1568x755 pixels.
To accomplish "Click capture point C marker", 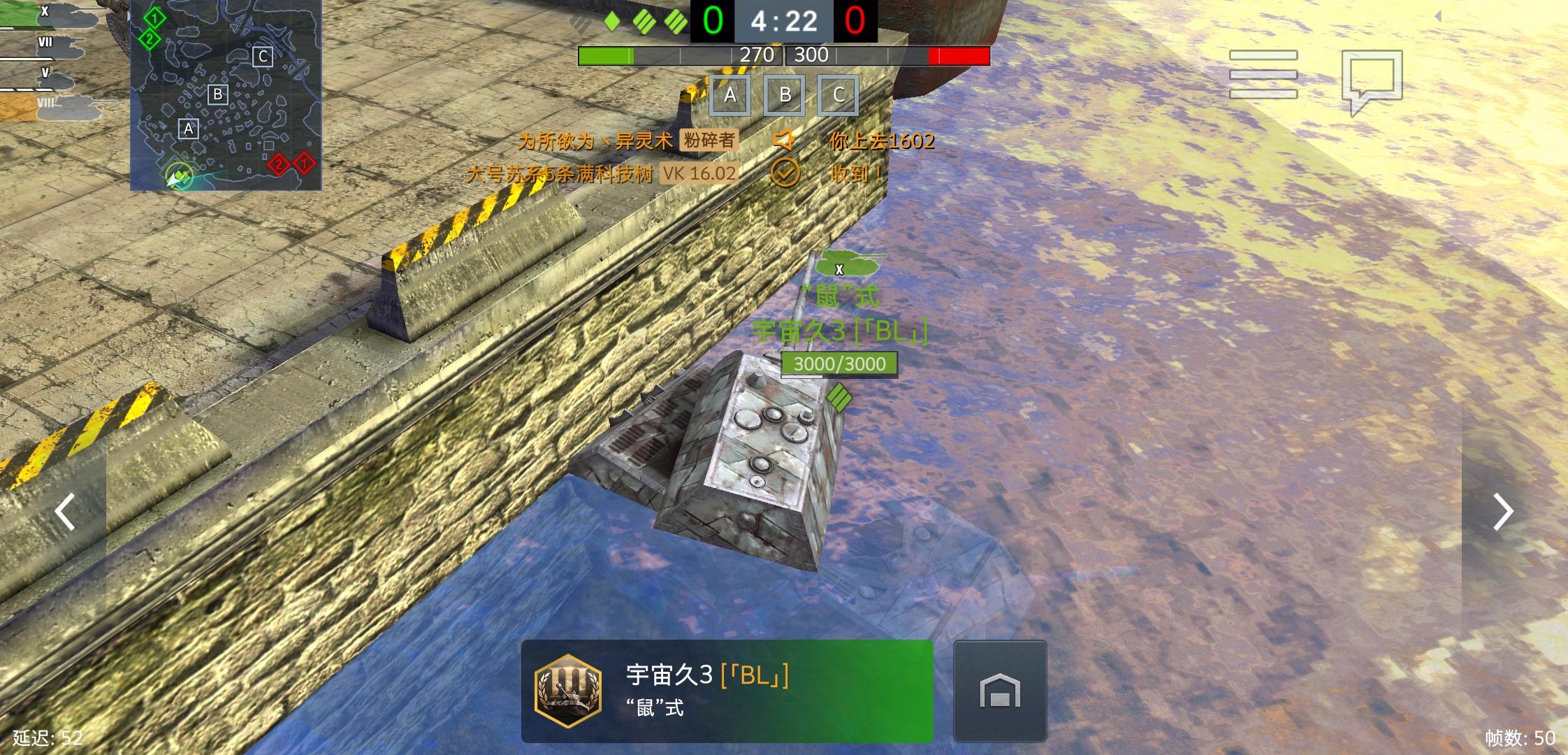I will [839, 96].
